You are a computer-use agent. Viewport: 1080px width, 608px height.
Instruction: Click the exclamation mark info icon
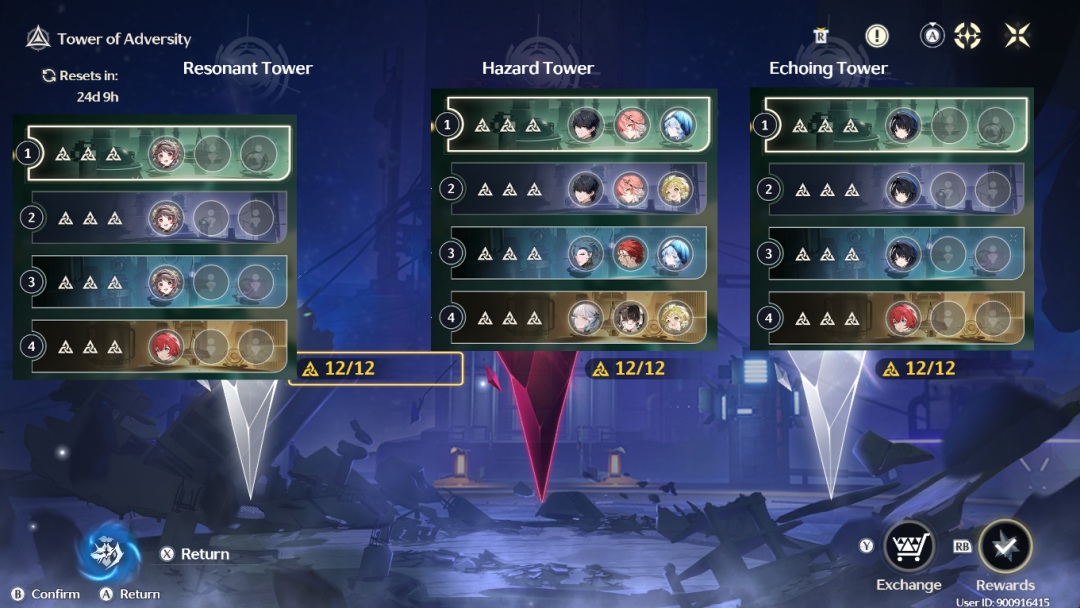click(877, 36)
